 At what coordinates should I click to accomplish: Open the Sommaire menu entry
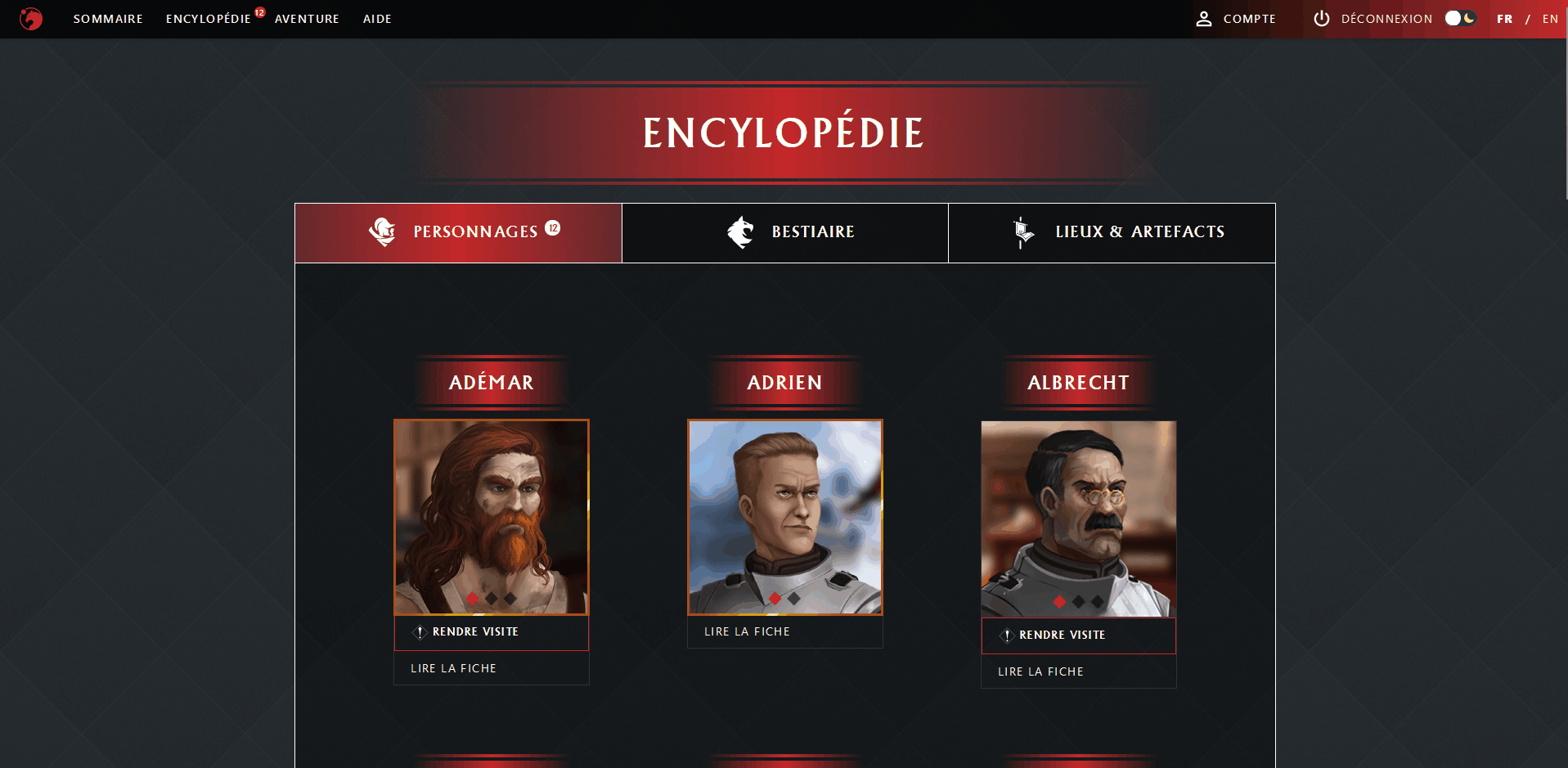[108, 19]
